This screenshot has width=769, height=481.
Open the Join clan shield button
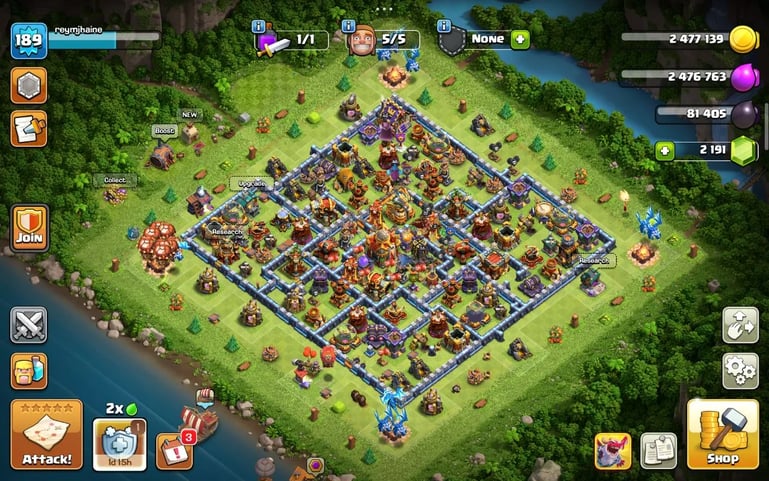[28, 228]
